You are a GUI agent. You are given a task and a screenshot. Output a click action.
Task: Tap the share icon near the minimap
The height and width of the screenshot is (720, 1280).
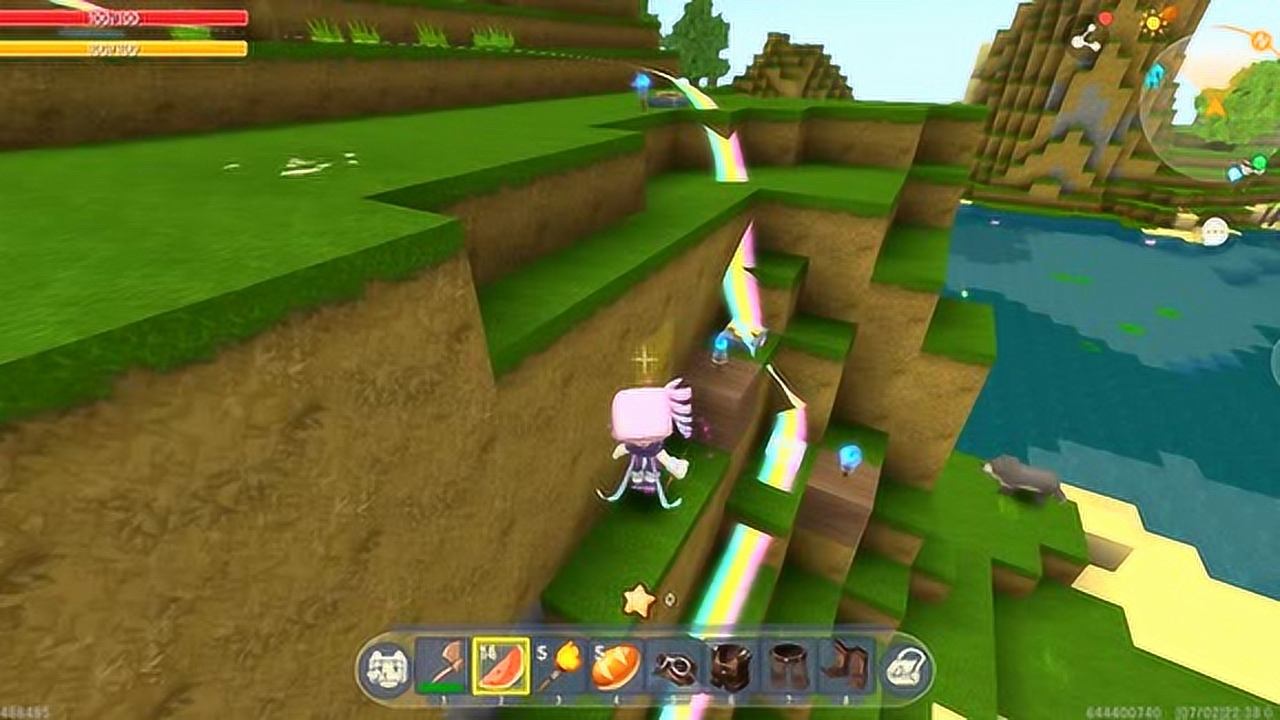1086,40
